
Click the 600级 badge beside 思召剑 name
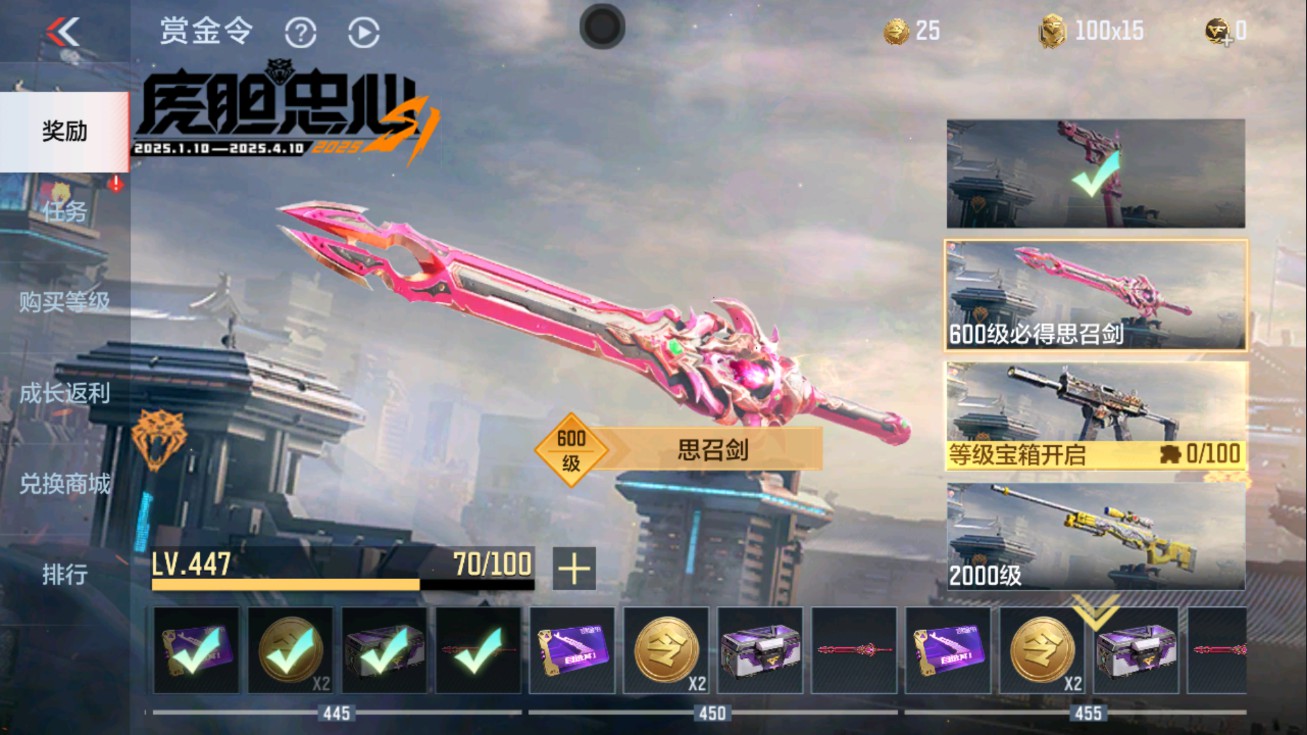click(x=574, y=449)
